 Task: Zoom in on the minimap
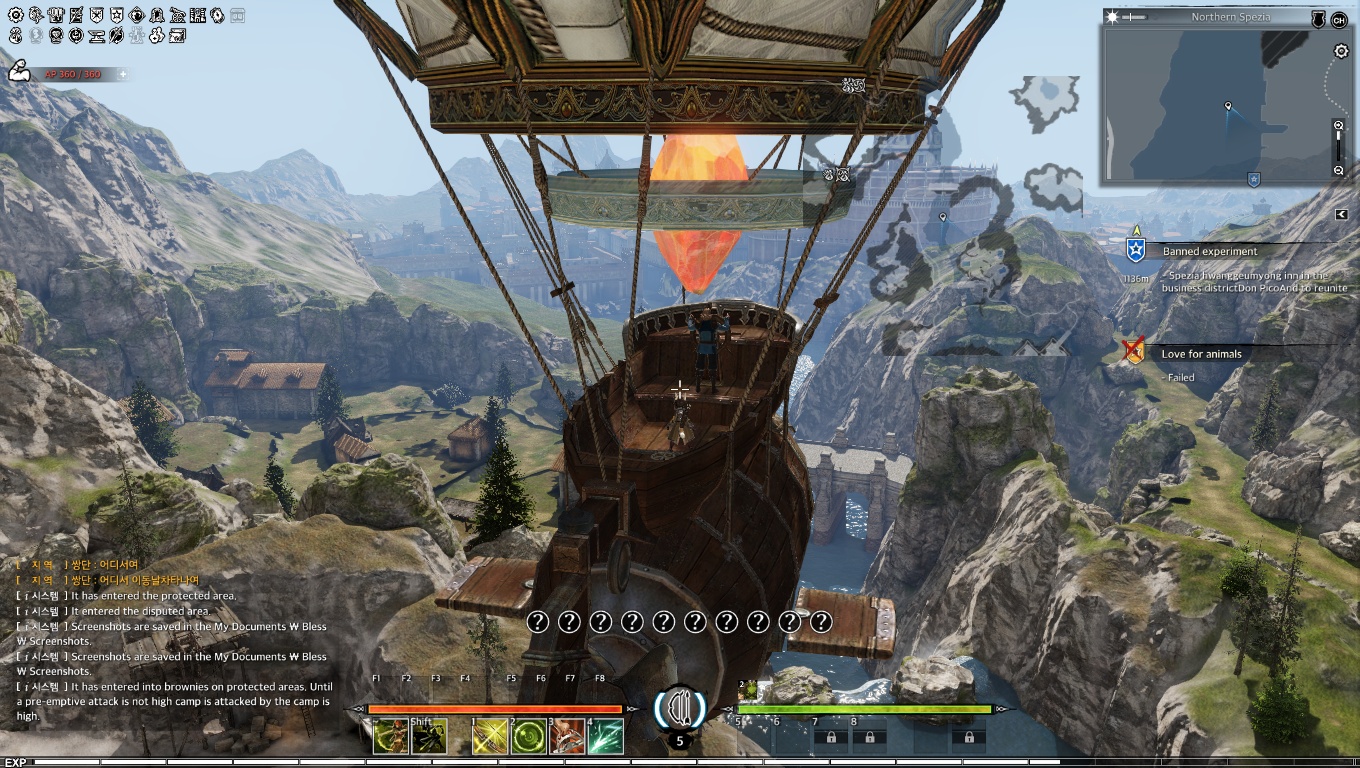click(1339, 126)
